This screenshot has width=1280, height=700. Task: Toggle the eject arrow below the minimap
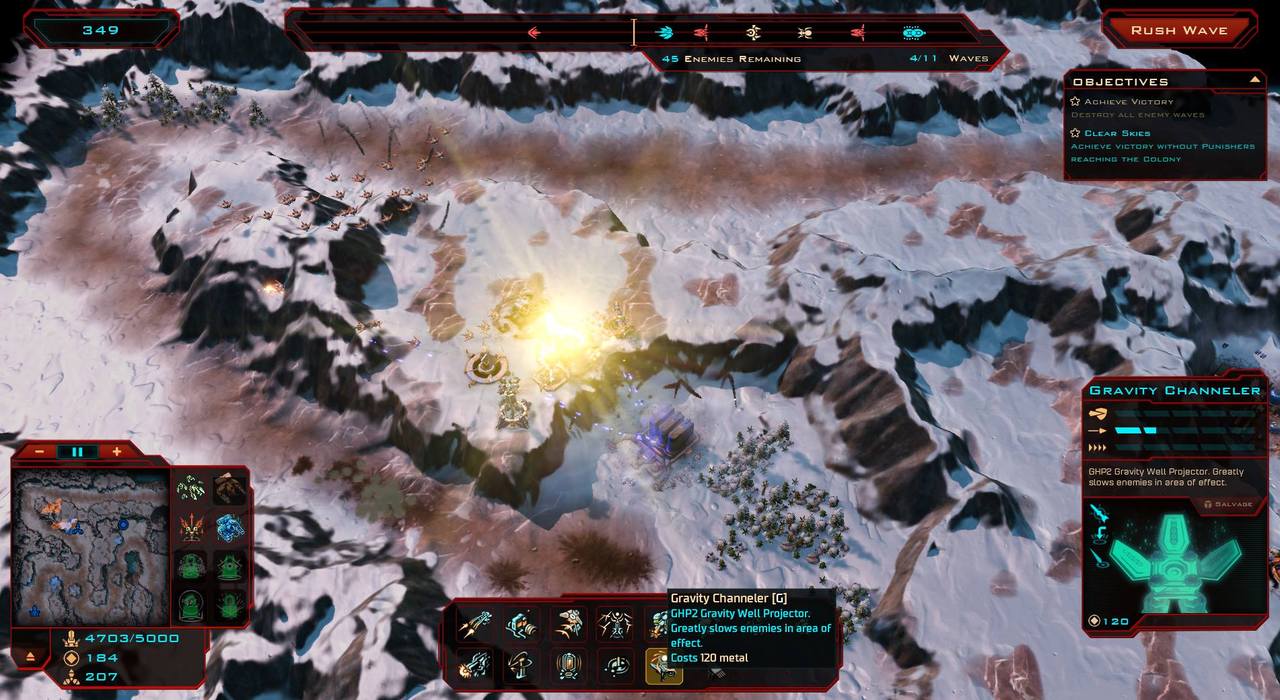31,657
